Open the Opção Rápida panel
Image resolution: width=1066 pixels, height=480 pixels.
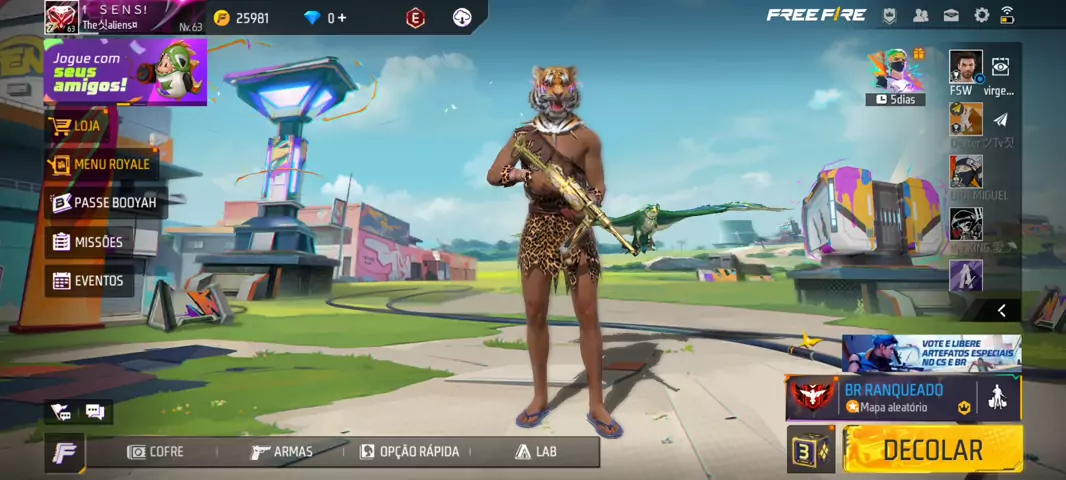click(x=409, y=452)
